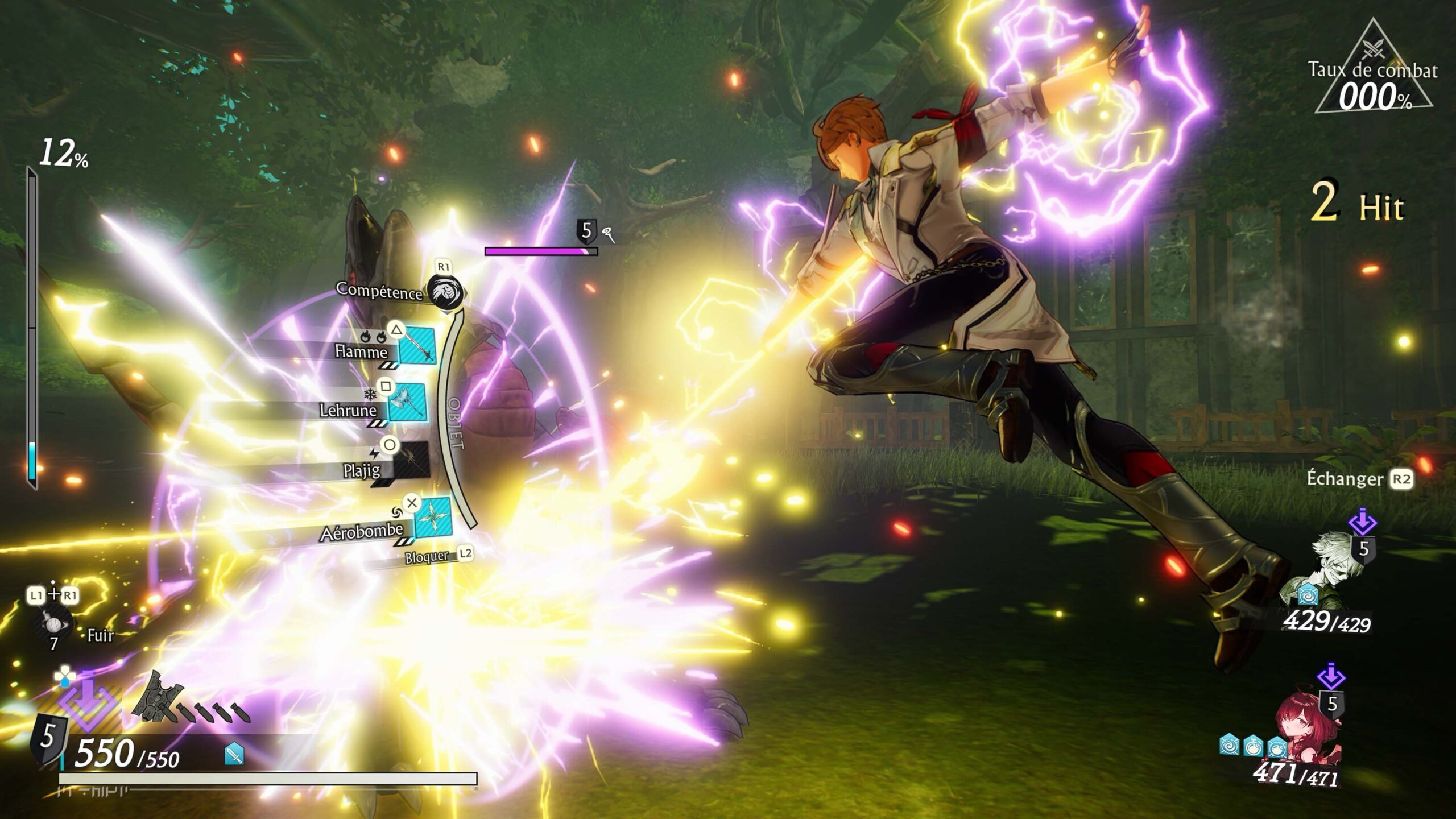Use the Aérobombe wind skill
This screenshot has width=1456, height=819.
coord(433,518)
